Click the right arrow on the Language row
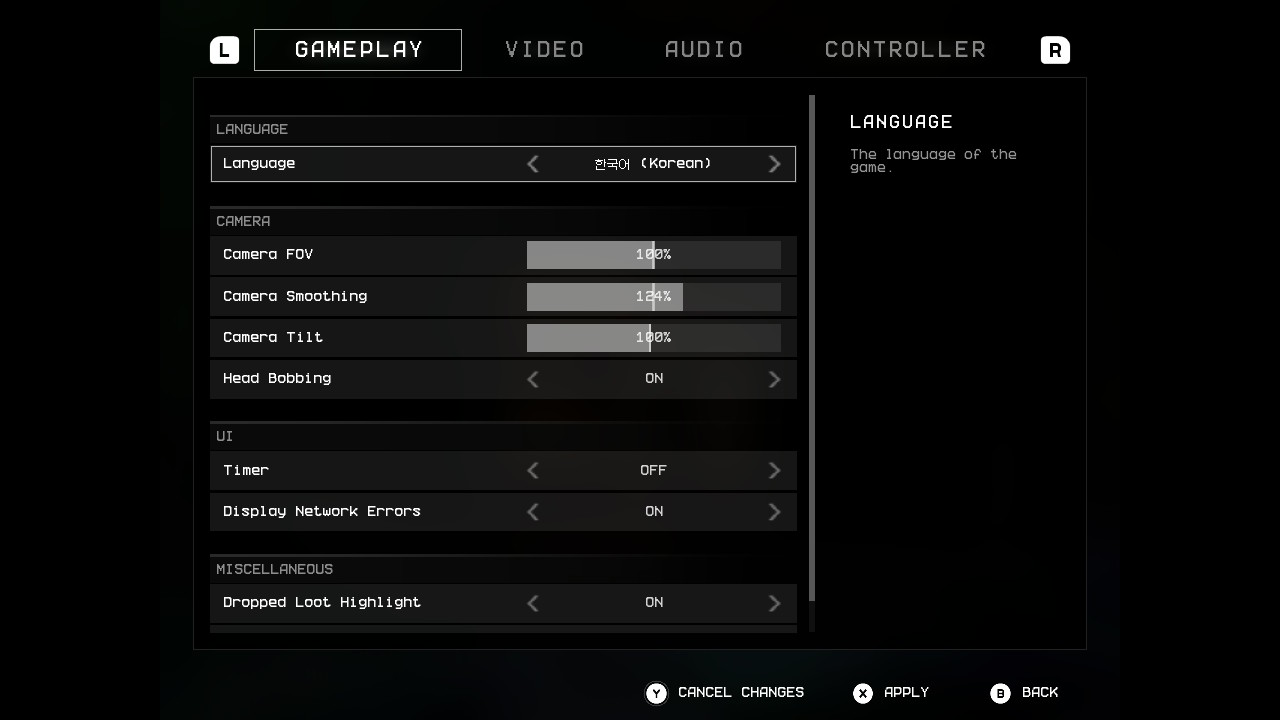The height and width of the screenshot is (720, 1280). coord(774,164)
